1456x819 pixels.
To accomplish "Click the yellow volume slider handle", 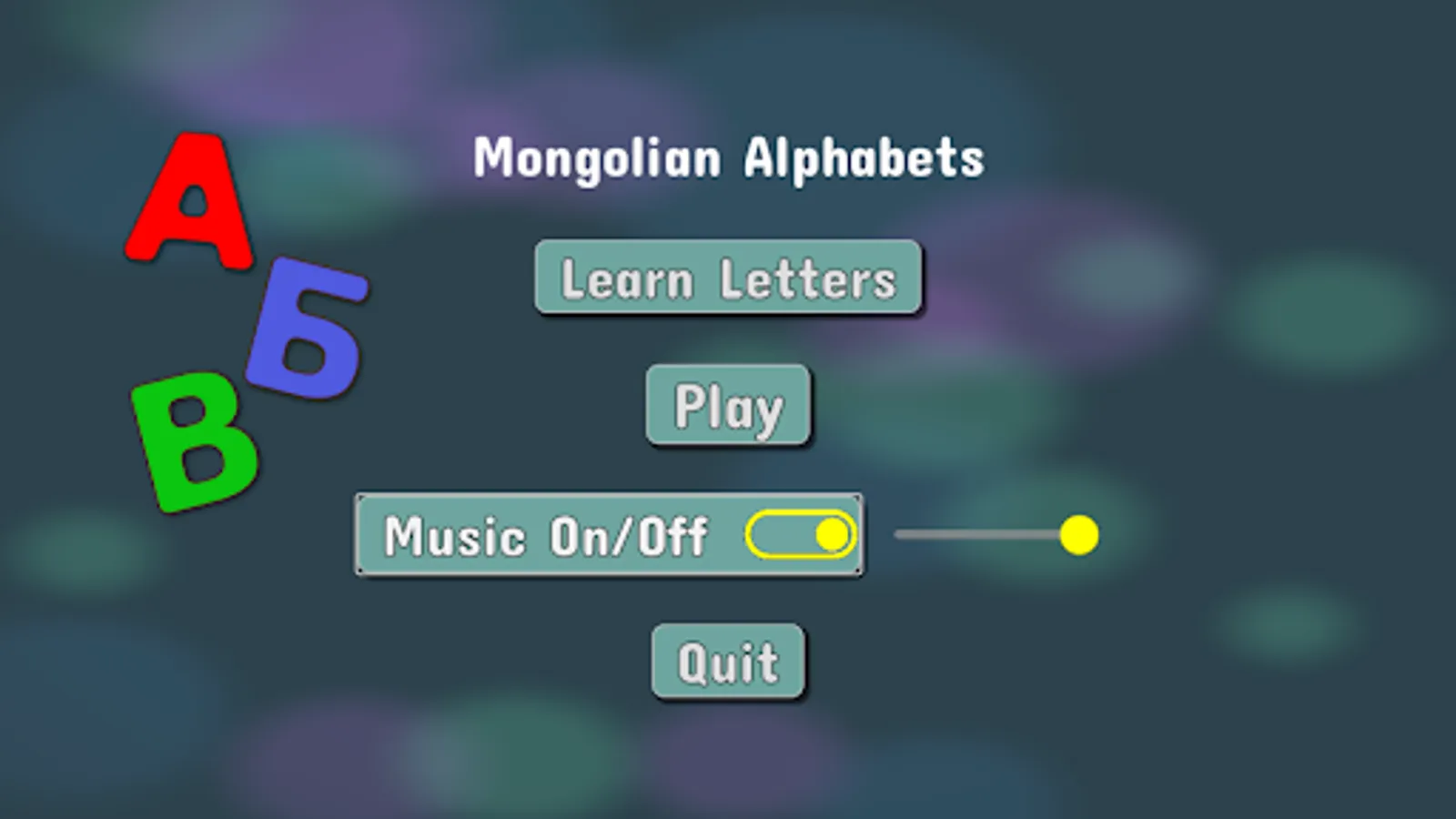I will (1078, 535).
